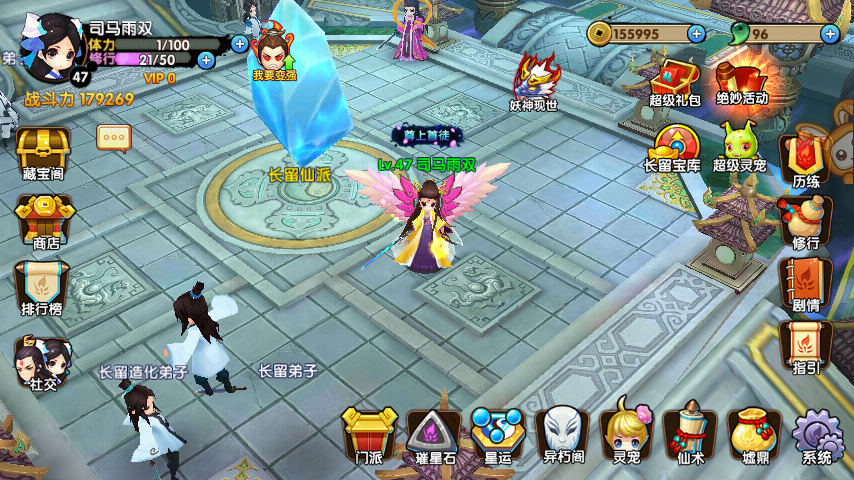Open the chat speech bubble
The width and height of the screenshot is (854, 480).
113,137
